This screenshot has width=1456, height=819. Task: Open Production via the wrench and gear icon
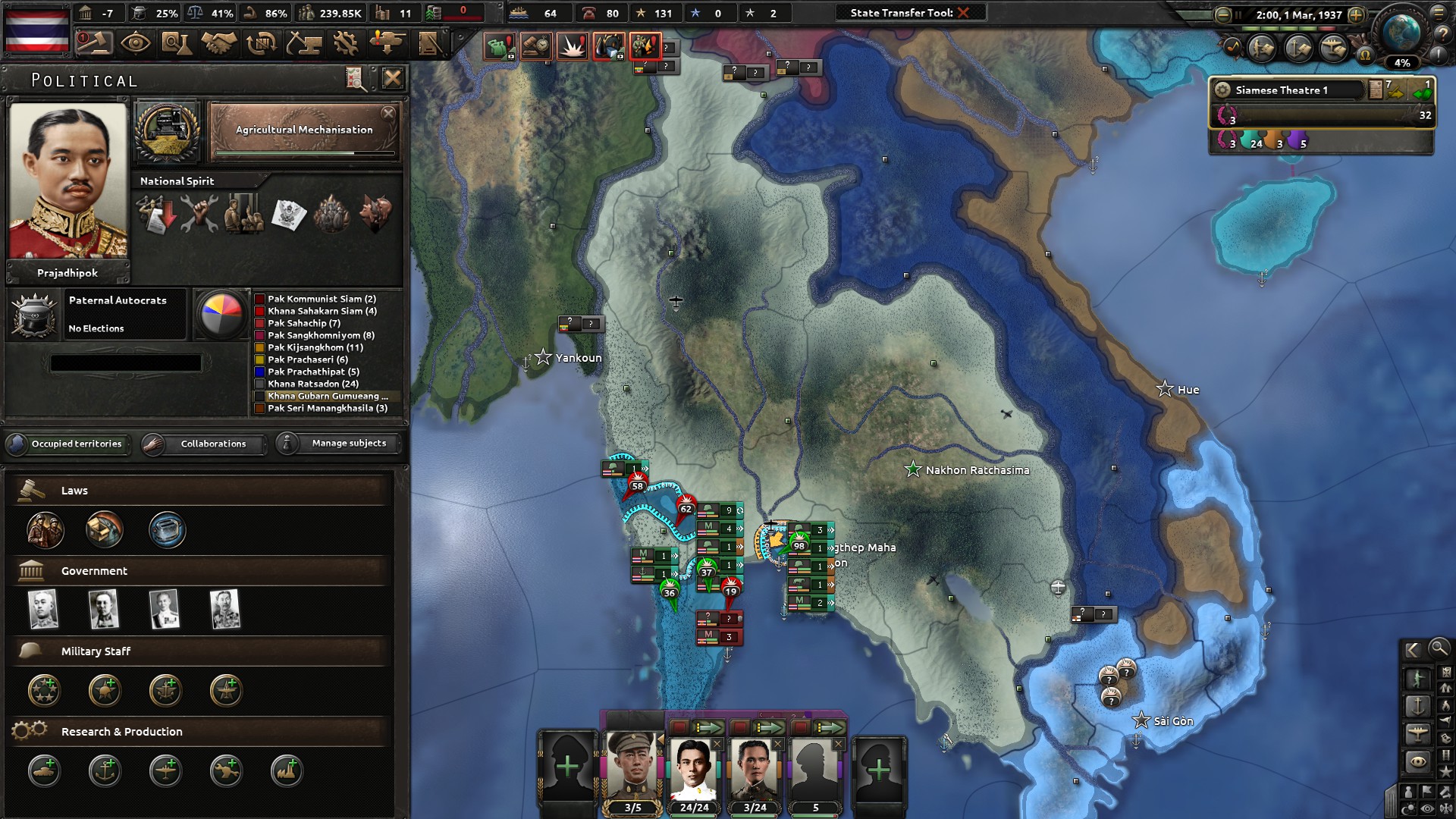[x=346, y=44]
